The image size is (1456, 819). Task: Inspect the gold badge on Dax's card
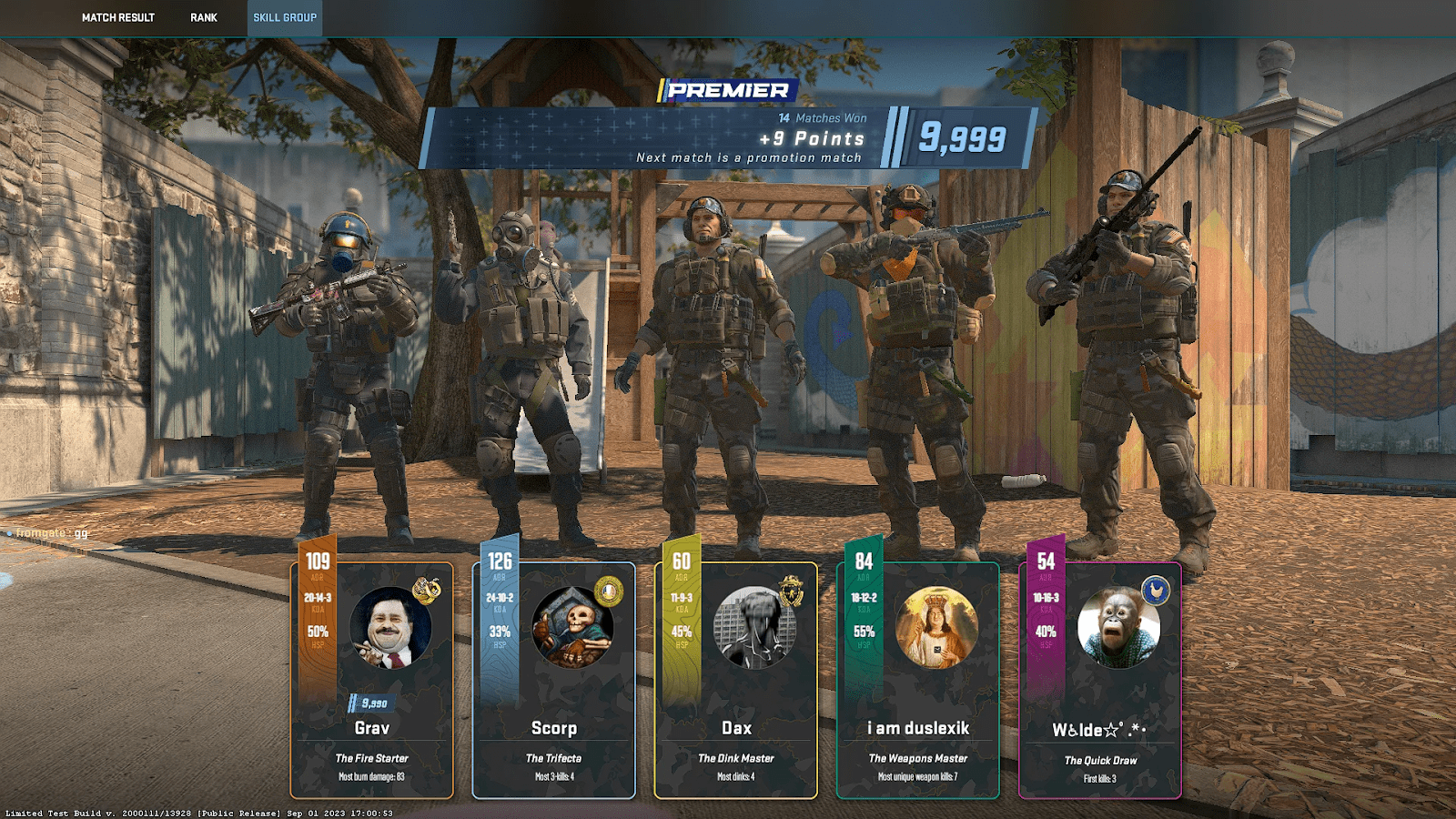pyautogui.click(x=792, y=591)
